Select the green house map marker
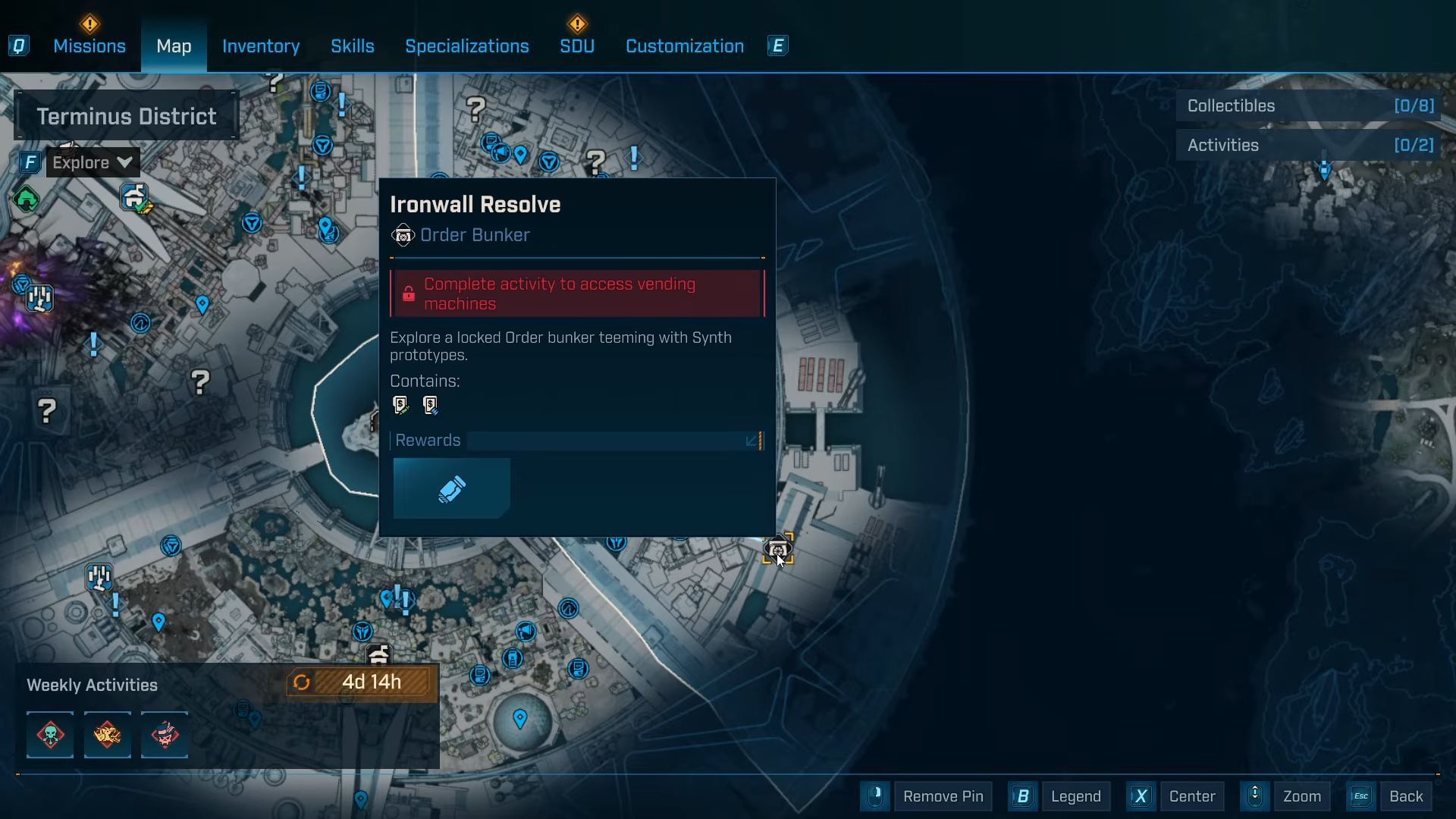This screenshot has height=819, width=1456. click(27, 199)
